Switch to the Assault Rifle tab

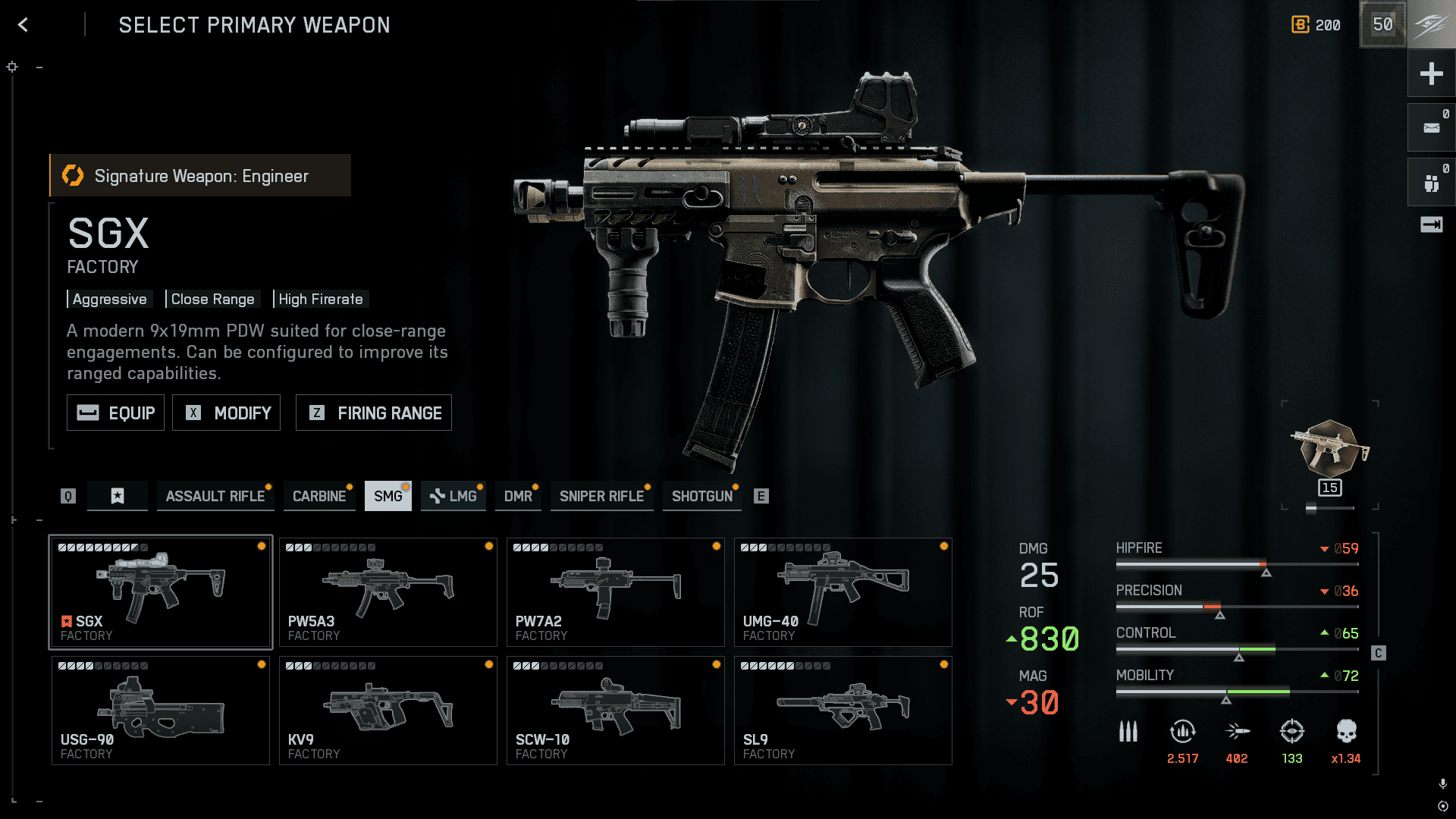pos(215,496)
